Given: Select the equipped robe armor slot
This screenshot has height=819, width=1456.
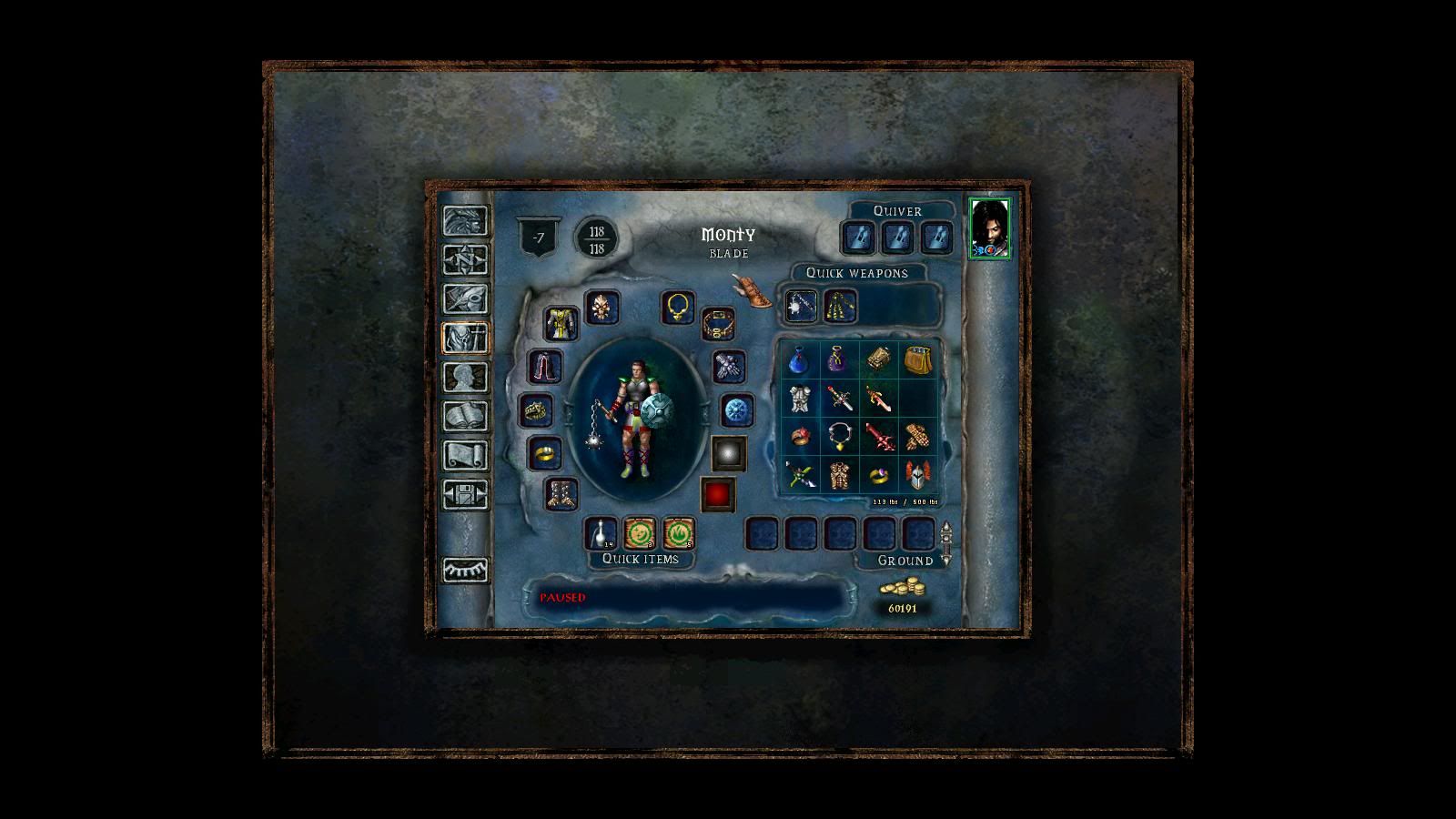Looking at the screenshot, I should (x=561, y=324).
